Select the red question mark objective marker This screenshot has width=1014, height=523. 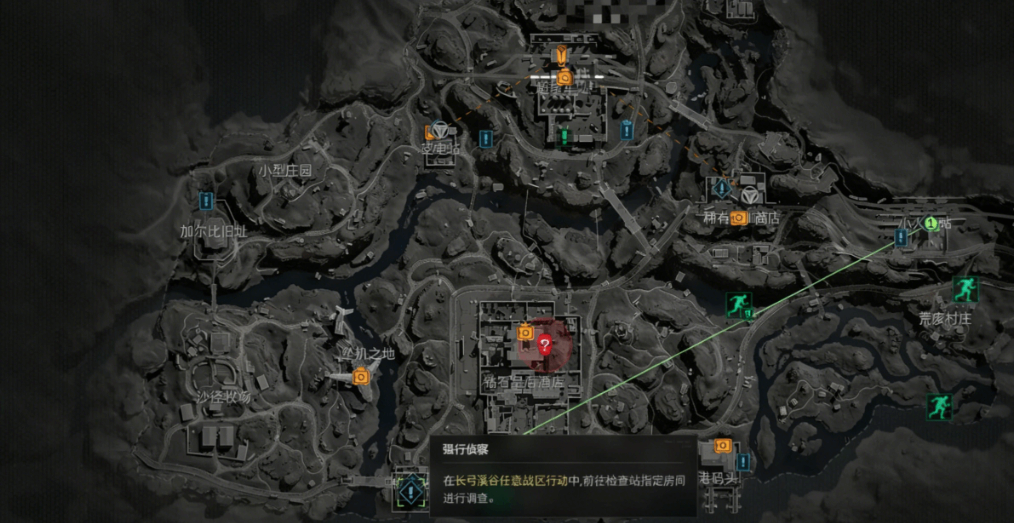click(x=545, y=346)
